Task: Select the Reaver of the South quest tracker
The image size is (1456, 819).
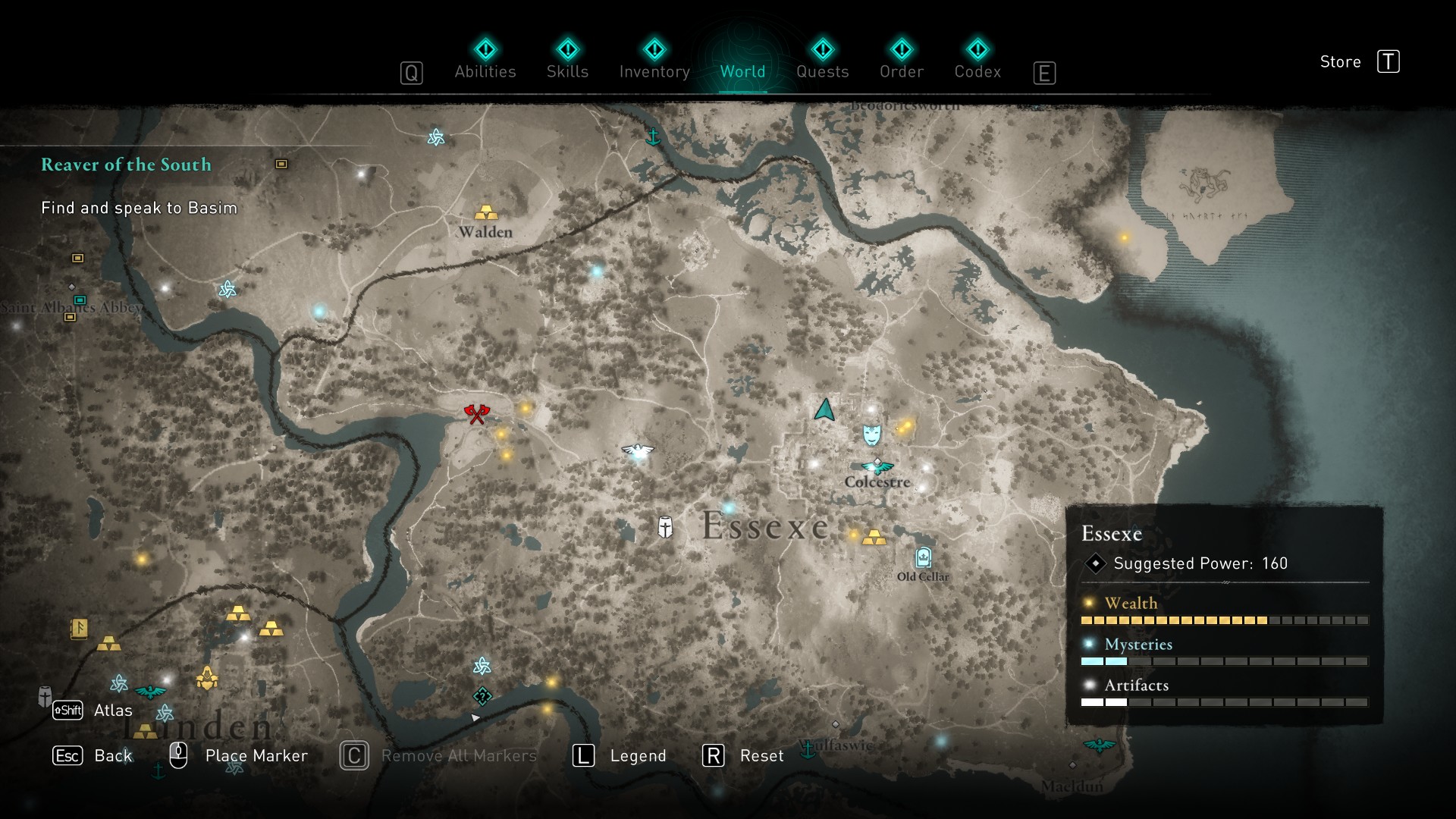Action: [126, 165]
